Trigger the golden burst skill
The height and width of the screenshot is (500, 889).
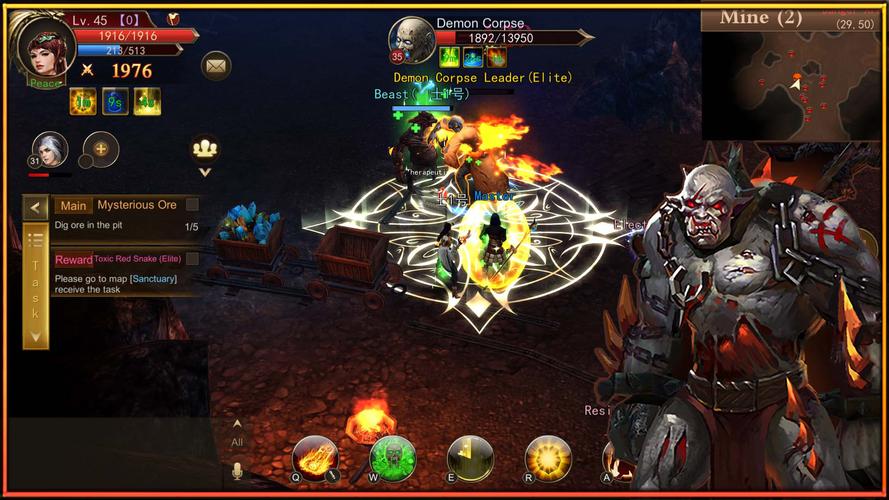pos(548,457)
